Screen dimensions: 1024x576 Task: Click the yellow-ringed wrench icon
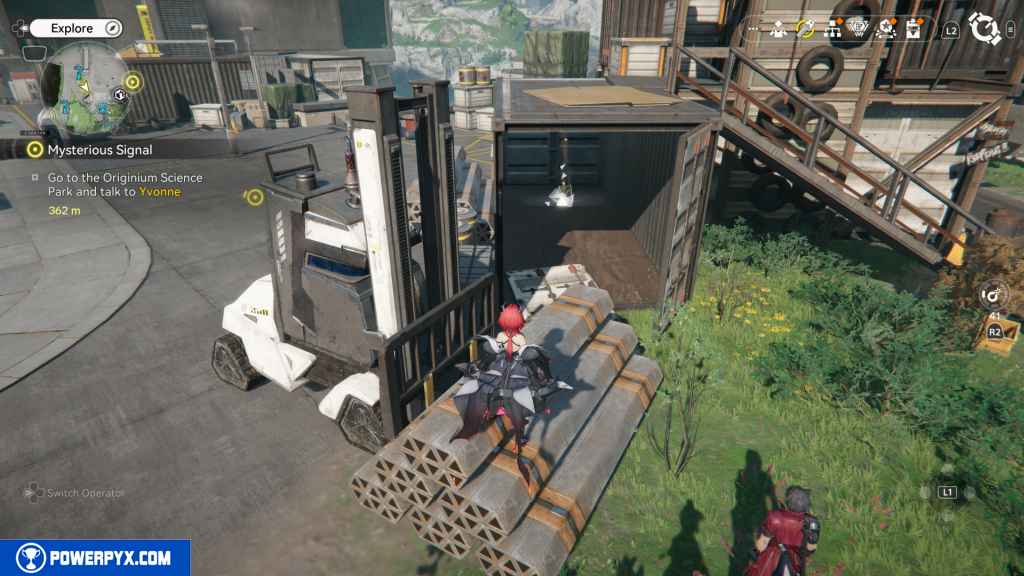(804, 29)
